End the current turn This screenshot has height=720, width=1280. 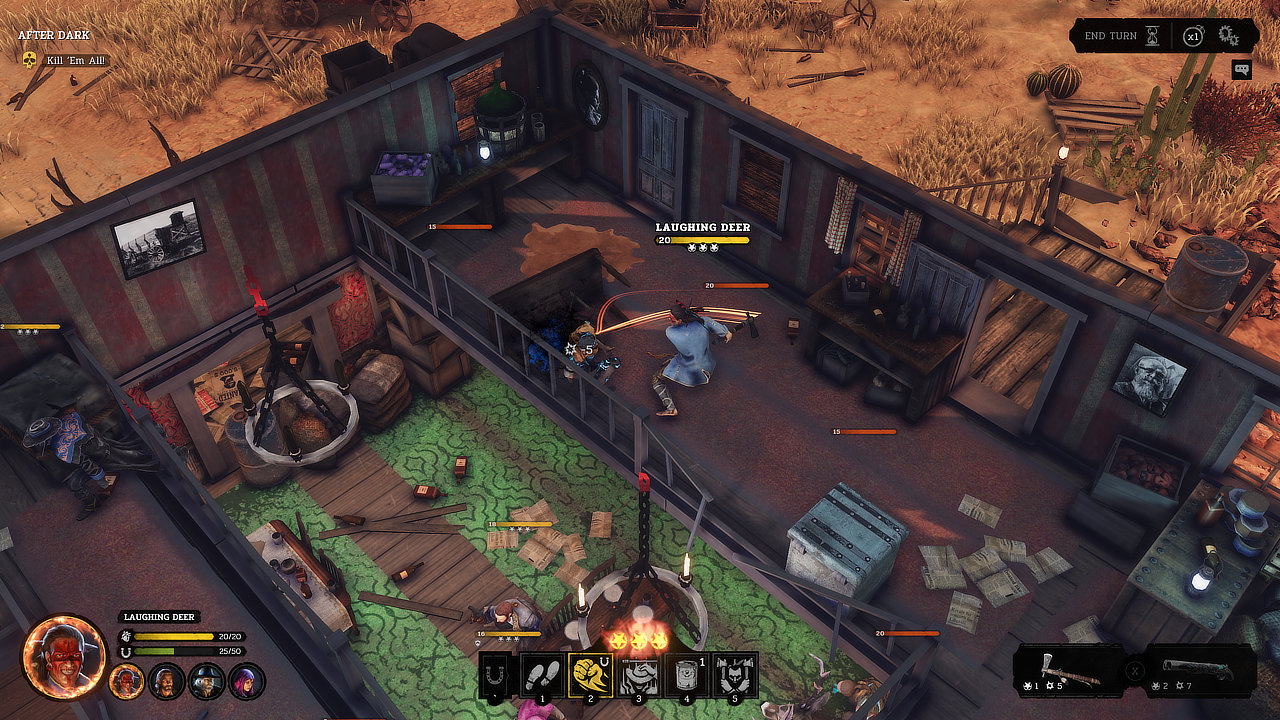point(1121,36)
